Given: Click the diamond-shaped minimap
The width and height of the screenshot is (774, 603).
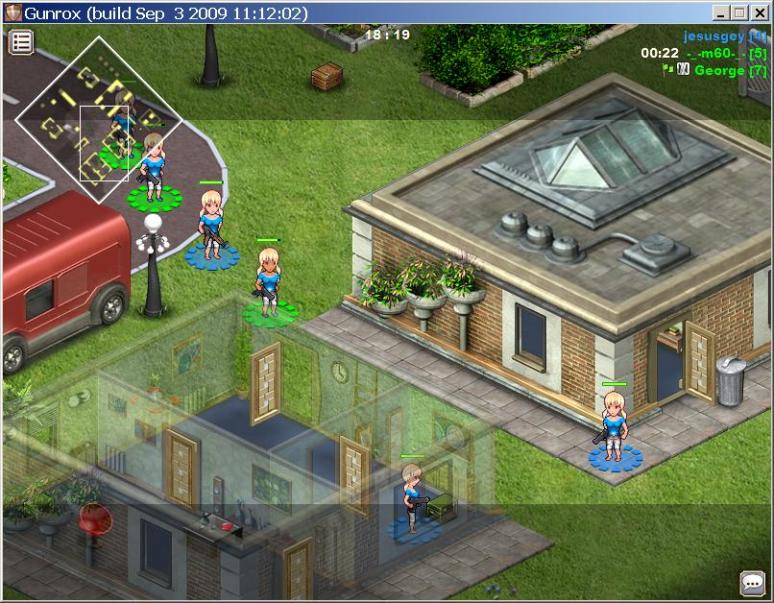Looking at the screenshot, I should (99, 119).
